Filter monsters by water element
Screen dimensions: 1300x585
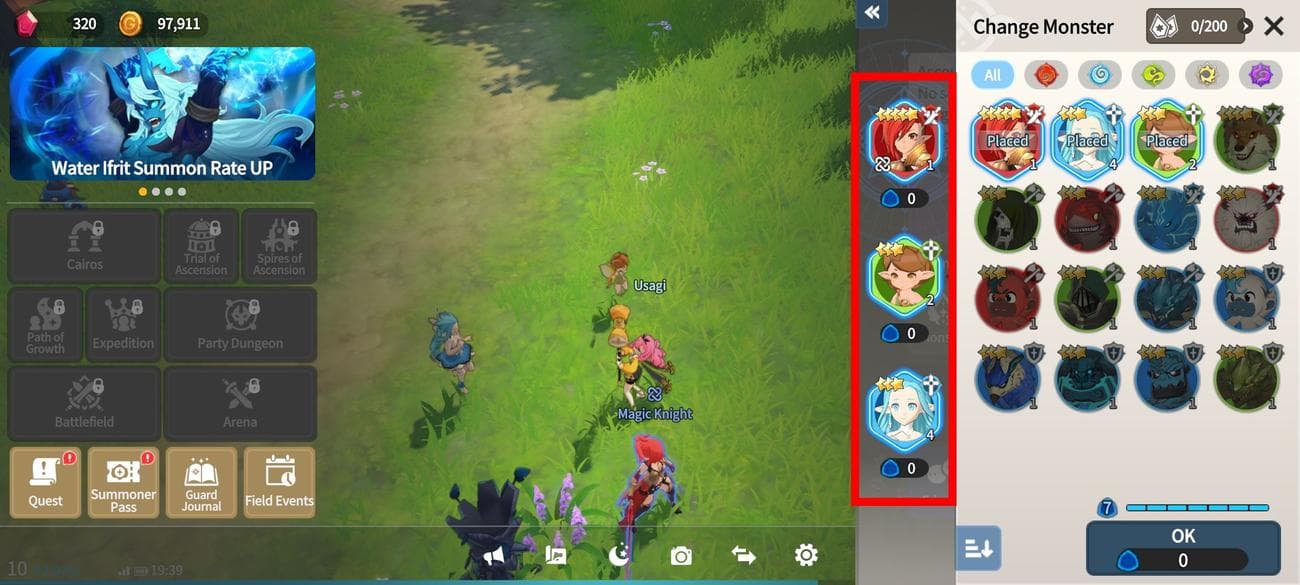(1100, 75)
